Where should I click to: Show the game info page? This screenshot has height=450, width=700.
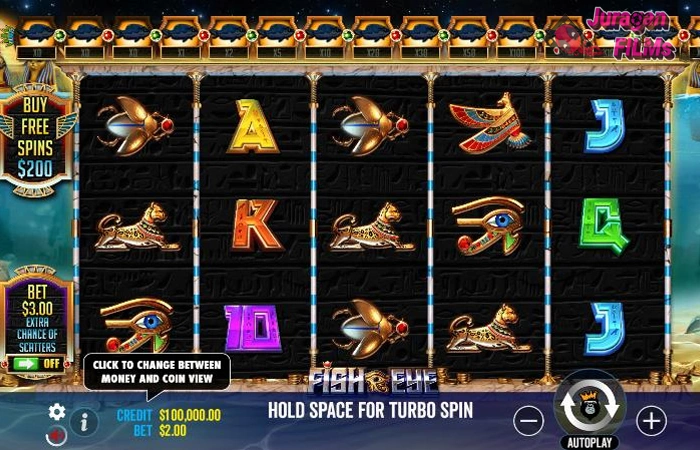(84, 422)
